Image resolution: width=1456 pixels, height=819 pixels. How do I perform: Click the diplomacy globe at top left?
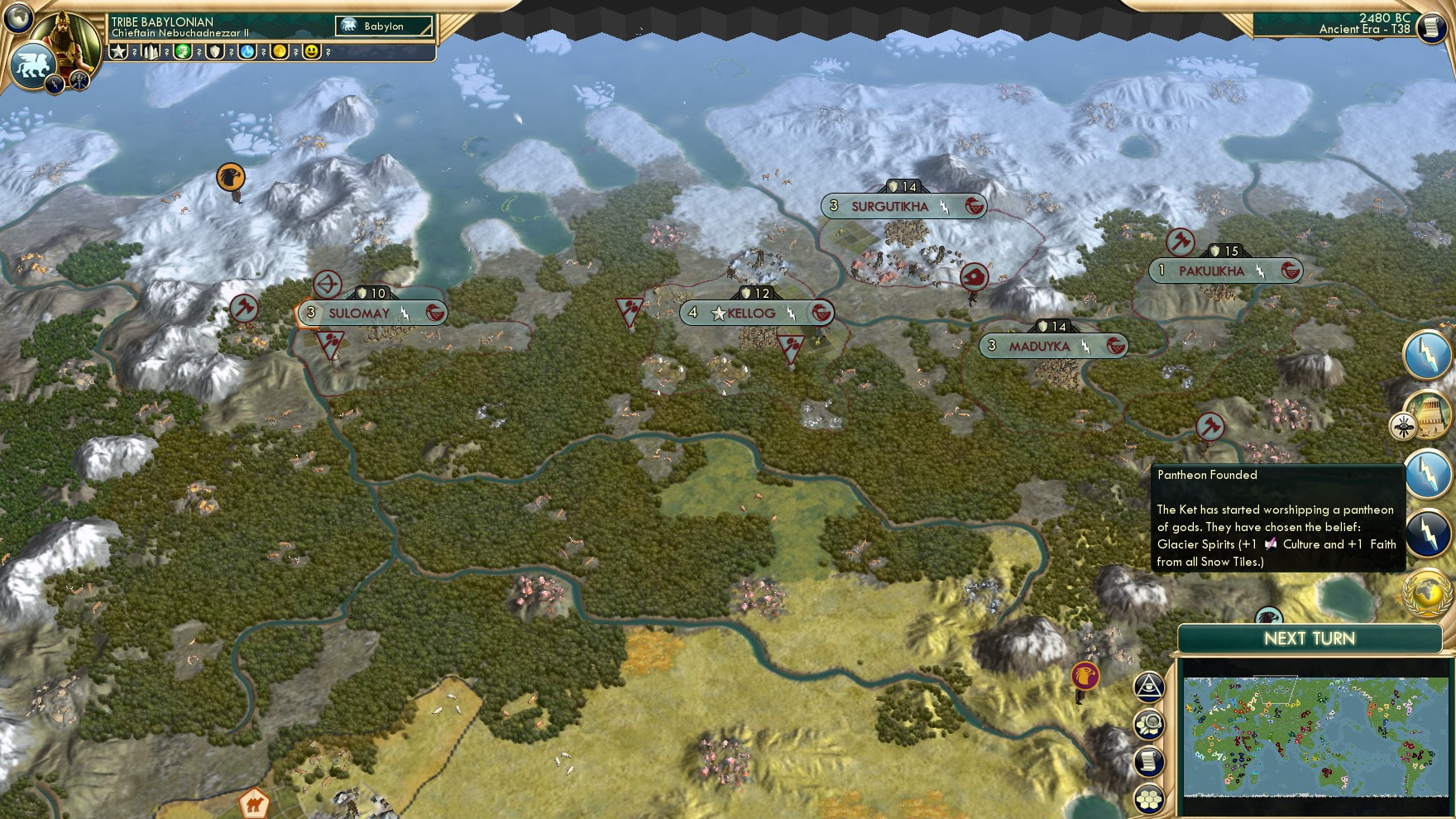click(x=17, y=17)
